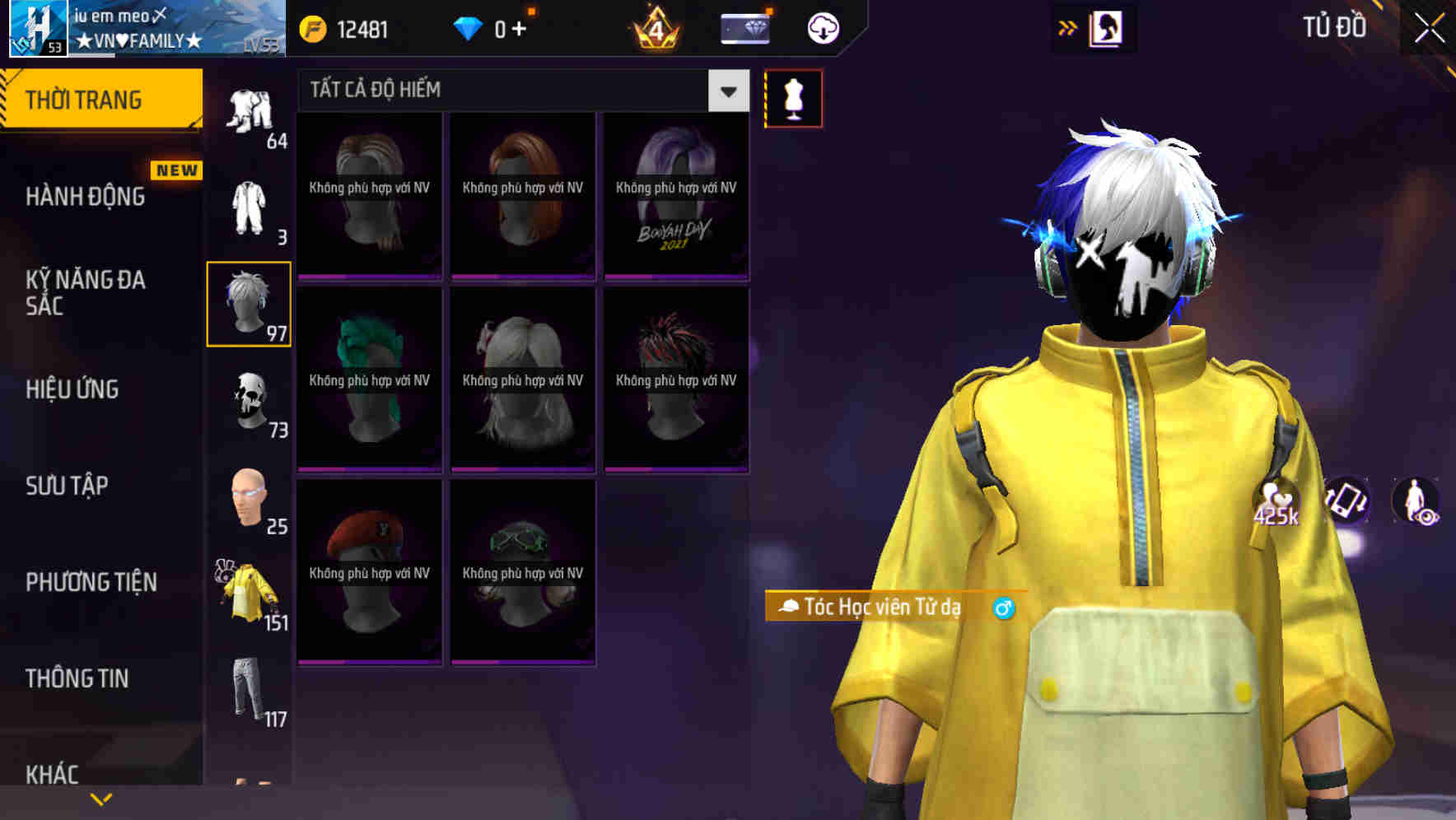Open the TẤT CẢ ĐỘ HIẾM rarity dropdown
1456x820 pixels.
726,91
